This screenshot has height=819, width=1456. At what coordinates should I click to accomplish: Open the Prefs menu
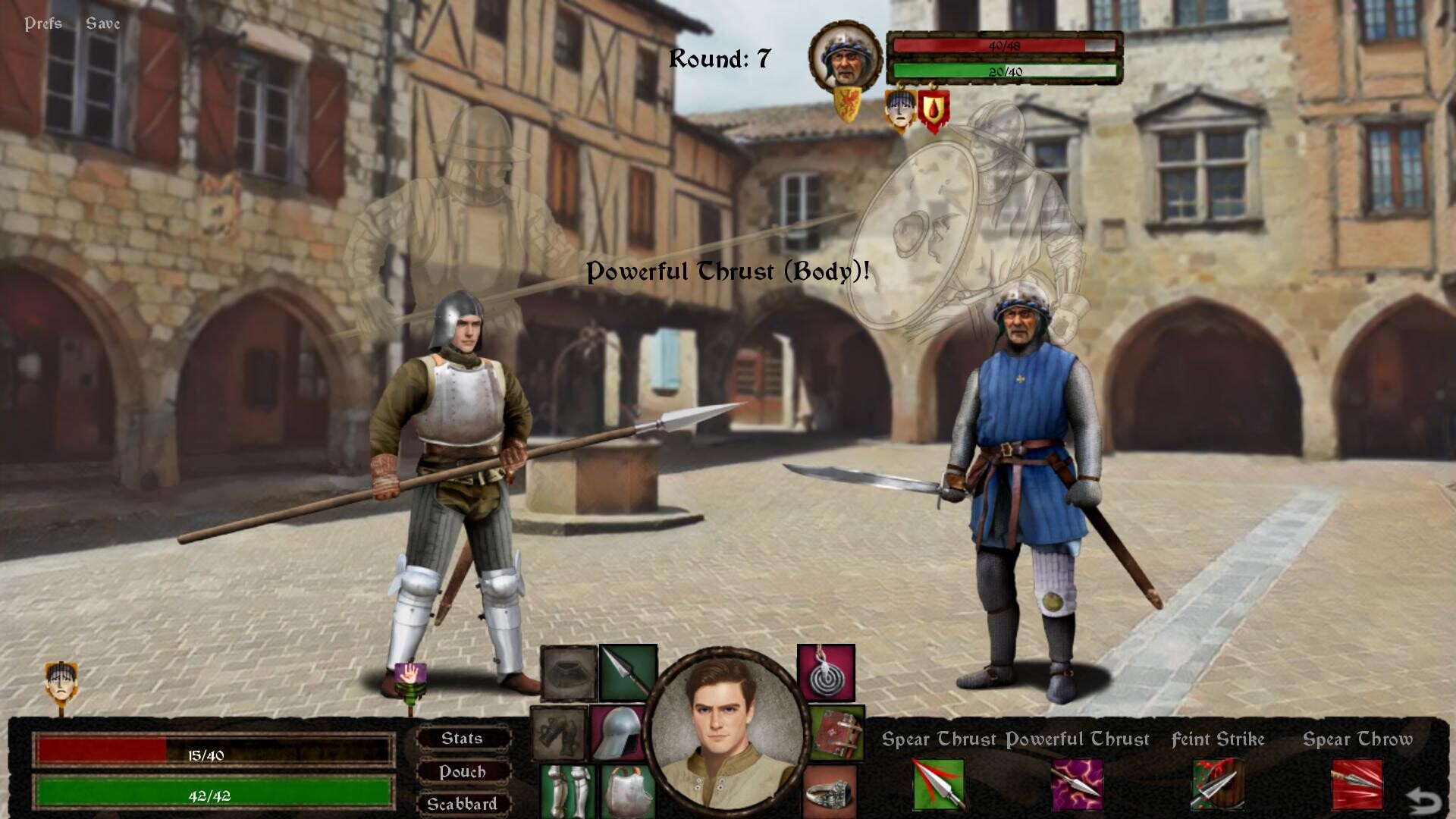tap(42, 23)
